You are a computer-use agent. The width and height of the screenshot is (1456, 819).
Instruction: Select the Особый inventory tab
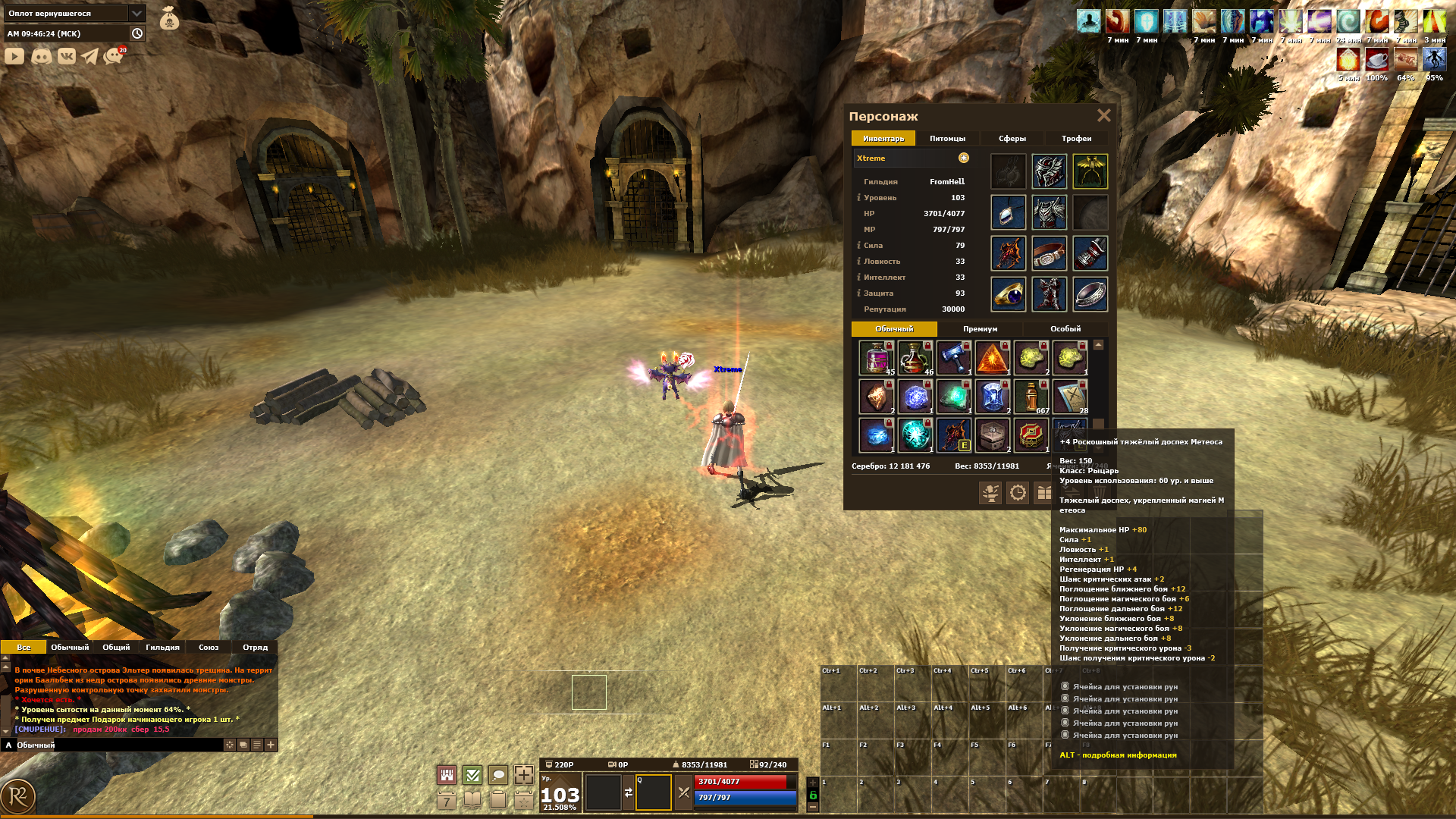coord(1065,329)
